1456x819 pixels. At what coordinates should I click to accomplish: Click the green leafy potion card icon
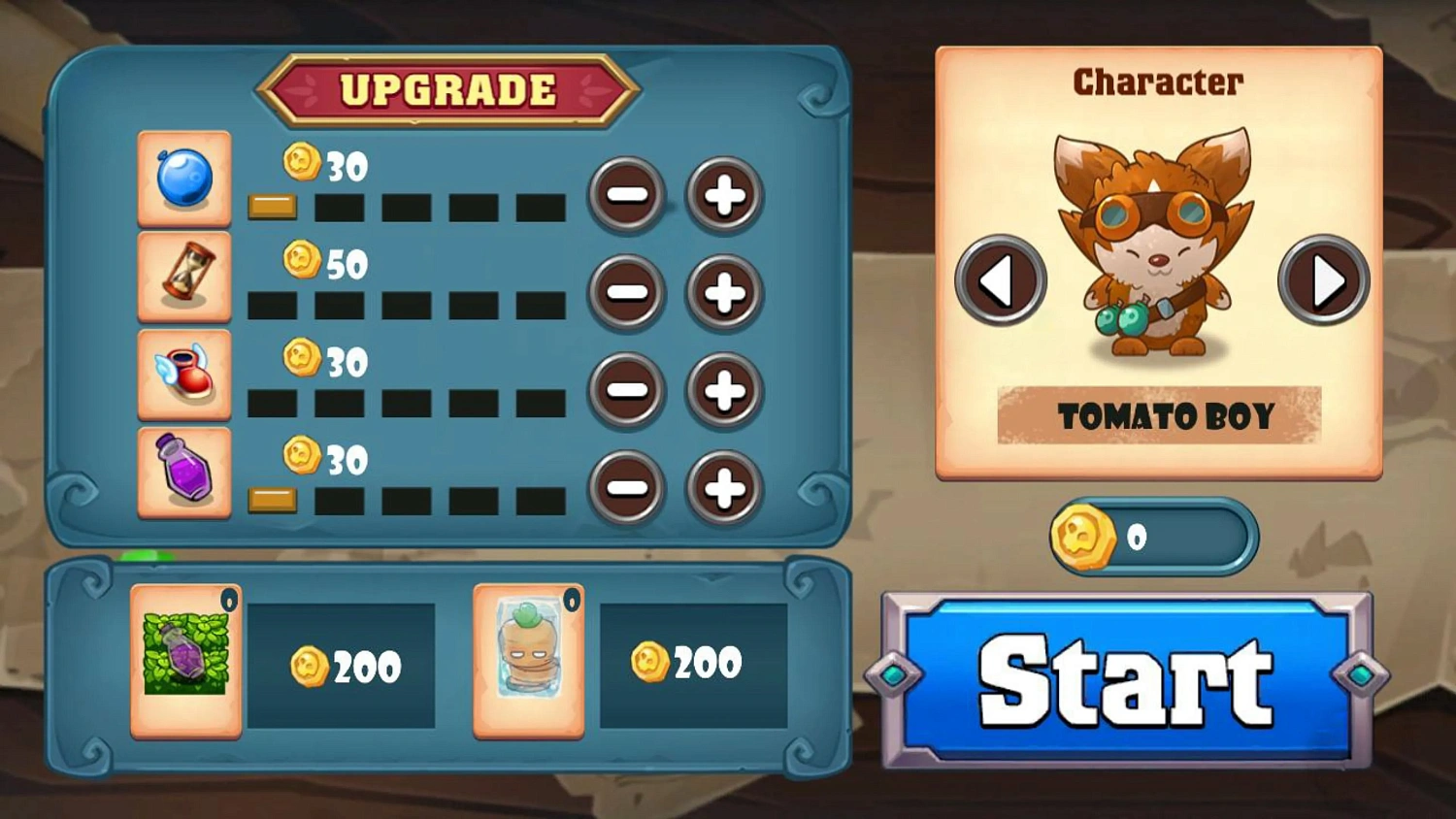coord(184,663)
